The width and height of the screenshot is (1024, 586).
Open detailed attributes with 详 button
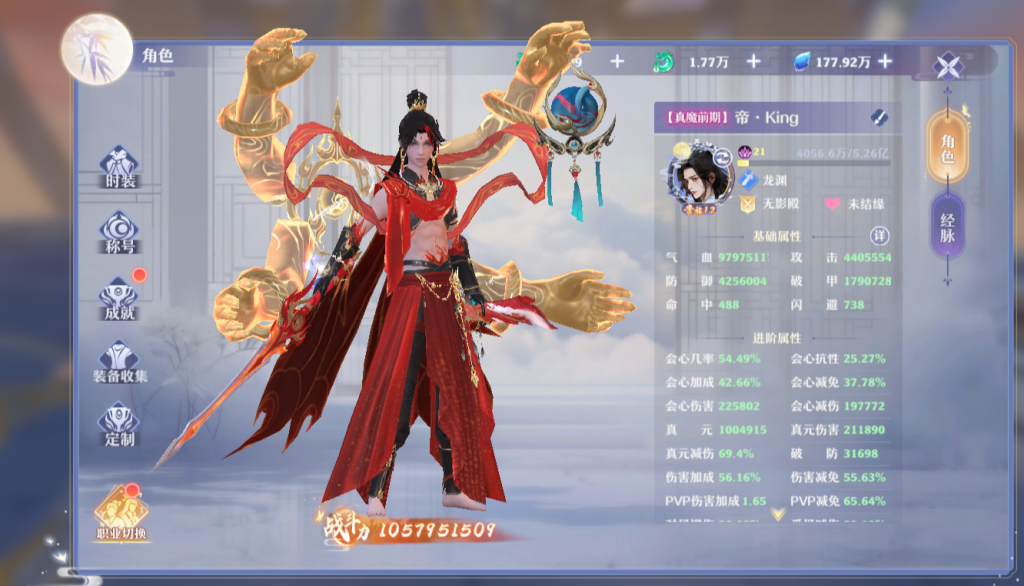(879, 236)
